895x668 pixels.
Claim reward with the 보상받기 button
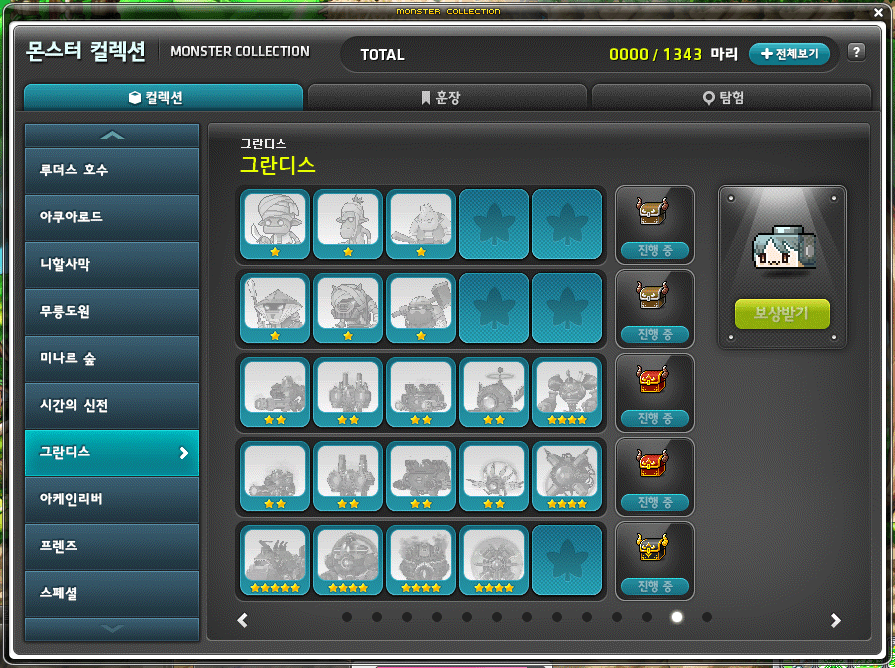tap(782, 314)
